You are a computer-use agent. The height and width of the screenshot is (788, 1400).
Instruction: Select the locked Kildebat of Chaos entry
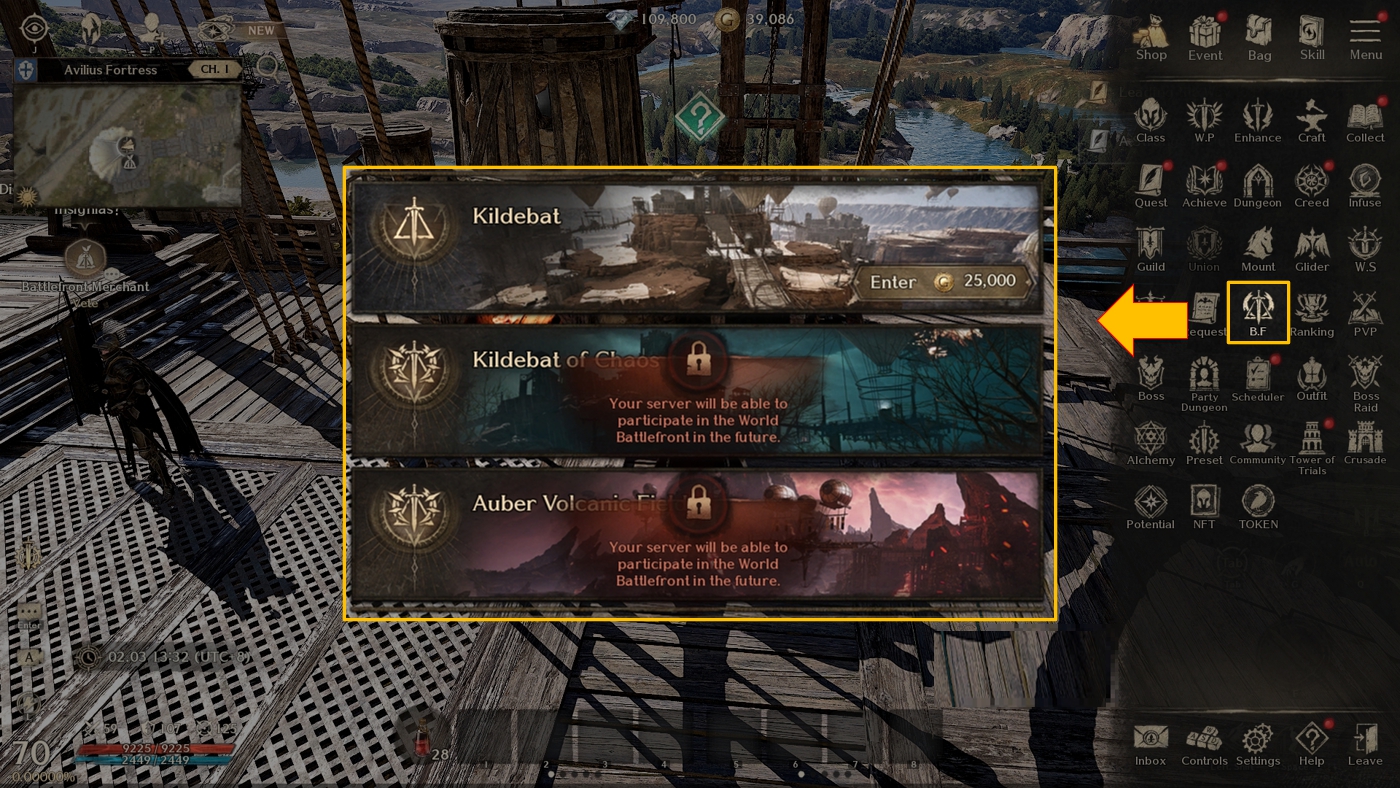click(x=697, y=391)
